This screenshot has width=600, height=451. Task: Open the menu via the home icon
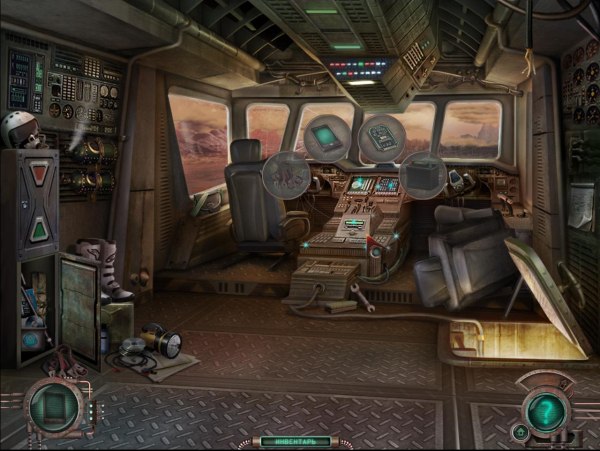pos(520,431)
